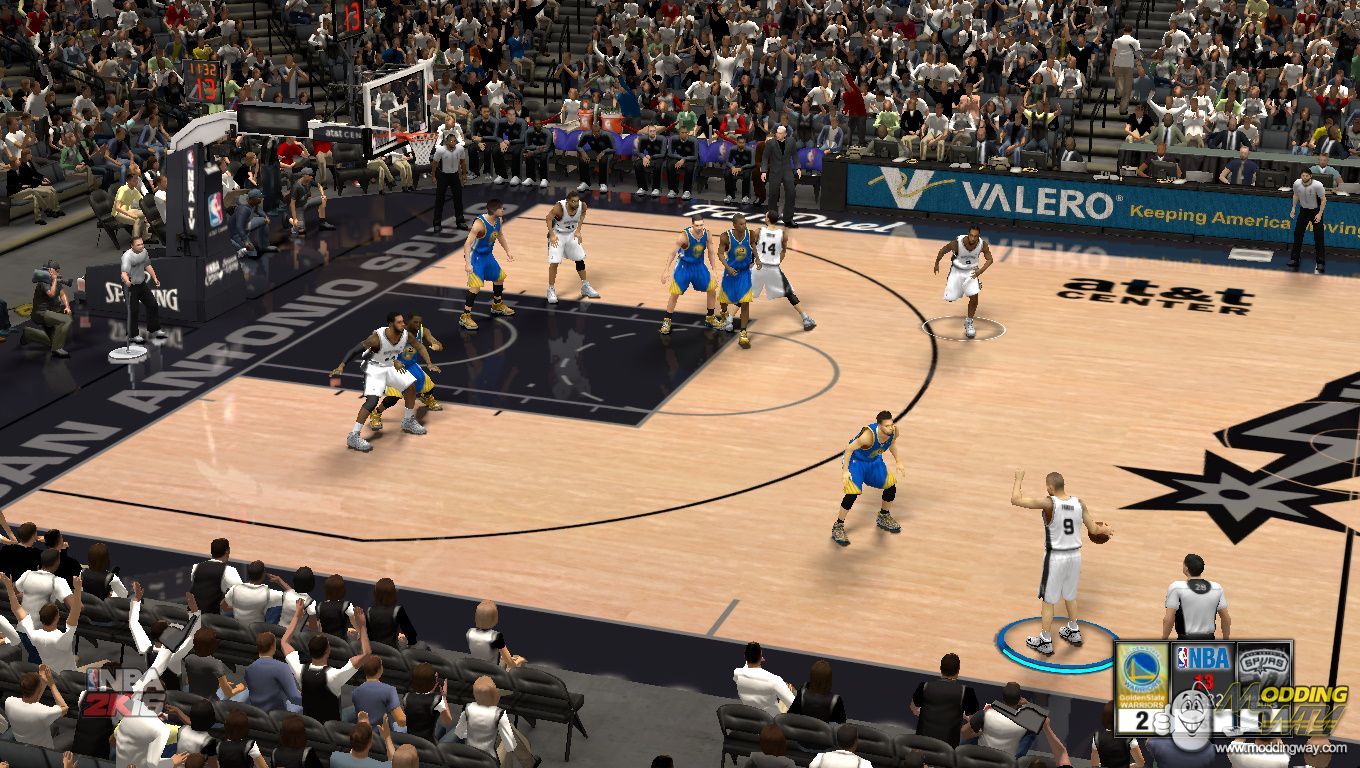Click the Spurs logo on the scoreboard

[x=1263, y=665]
